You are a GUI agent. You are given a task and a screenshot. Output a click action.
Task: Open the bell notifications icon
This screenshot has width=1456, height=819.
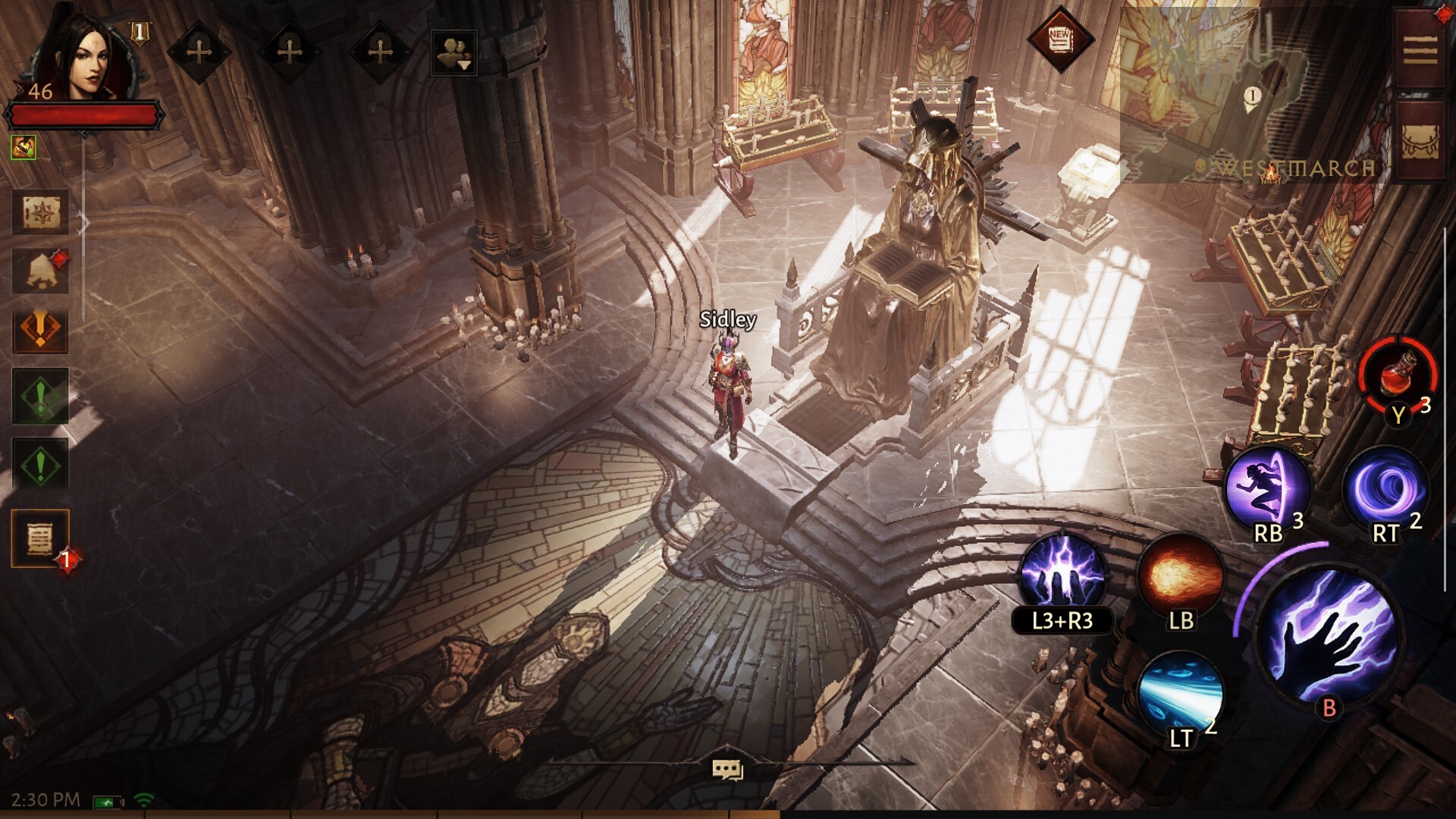tap(40, 269)
